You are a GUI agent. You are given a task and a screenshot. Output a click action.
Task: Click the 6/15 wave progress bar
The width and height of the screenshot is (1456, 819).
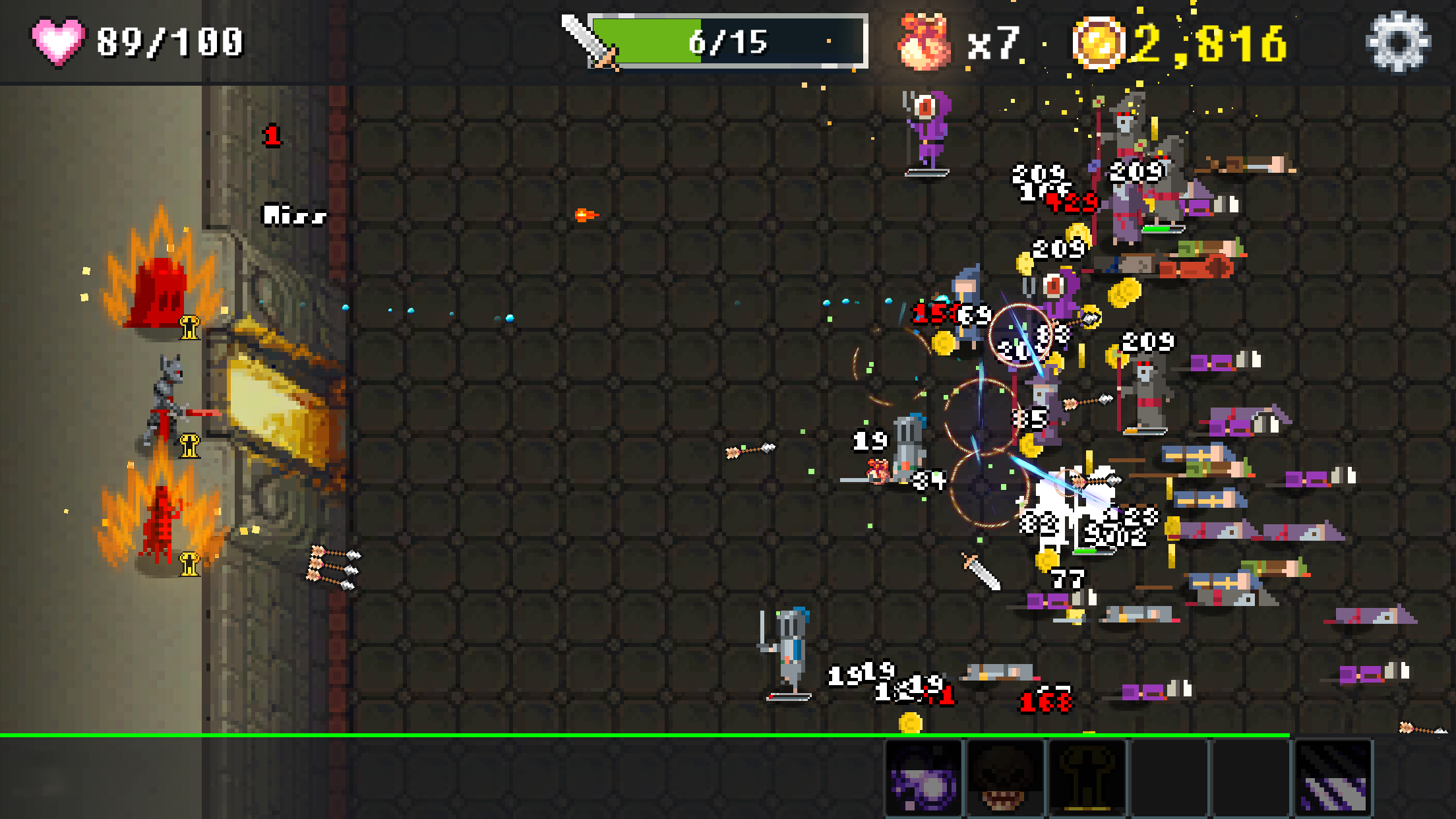pyautogui.click(x=725, y=41)
